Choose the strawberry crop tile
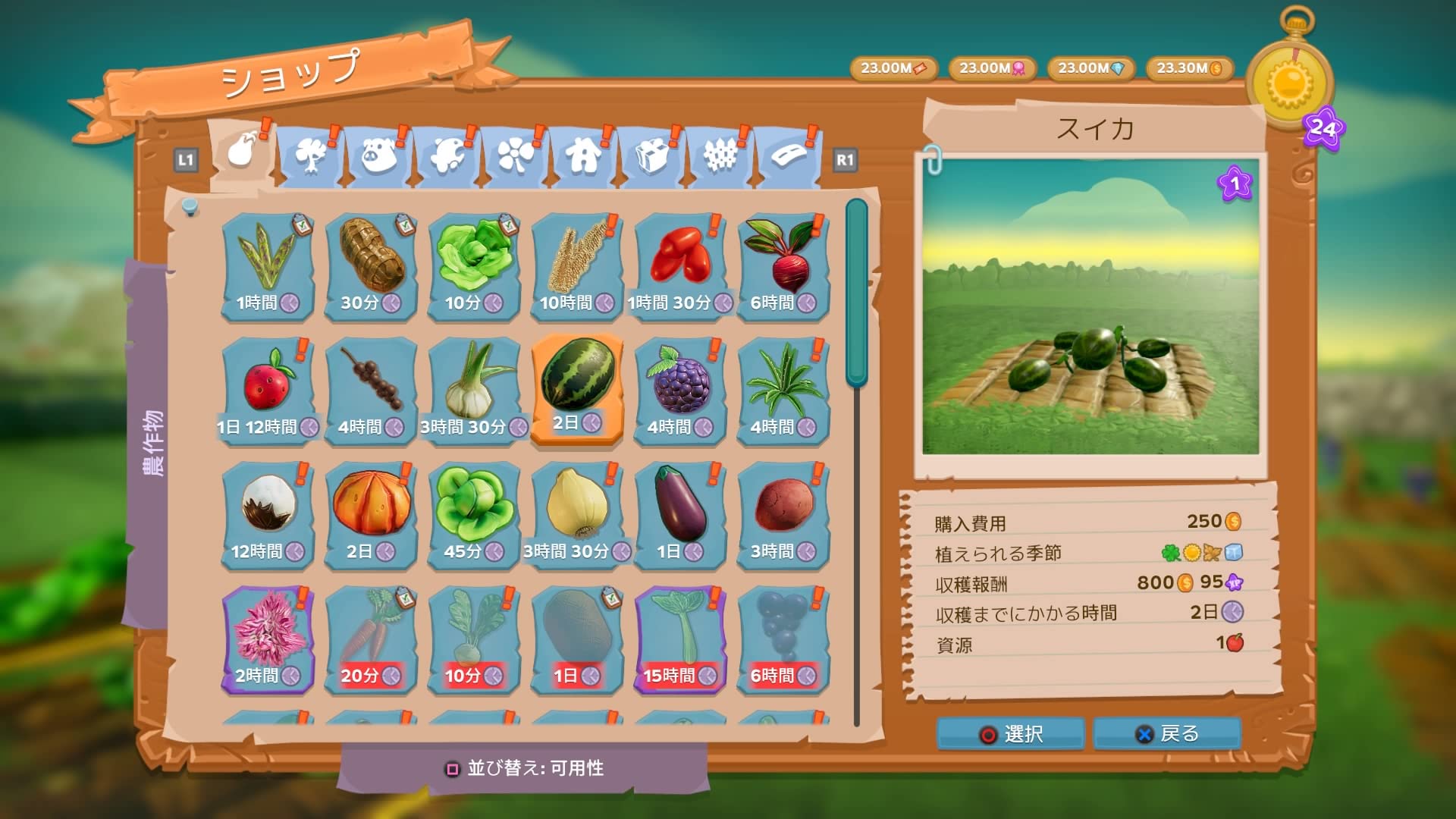Screen dimensions: 1456x819 click(268, 390)
